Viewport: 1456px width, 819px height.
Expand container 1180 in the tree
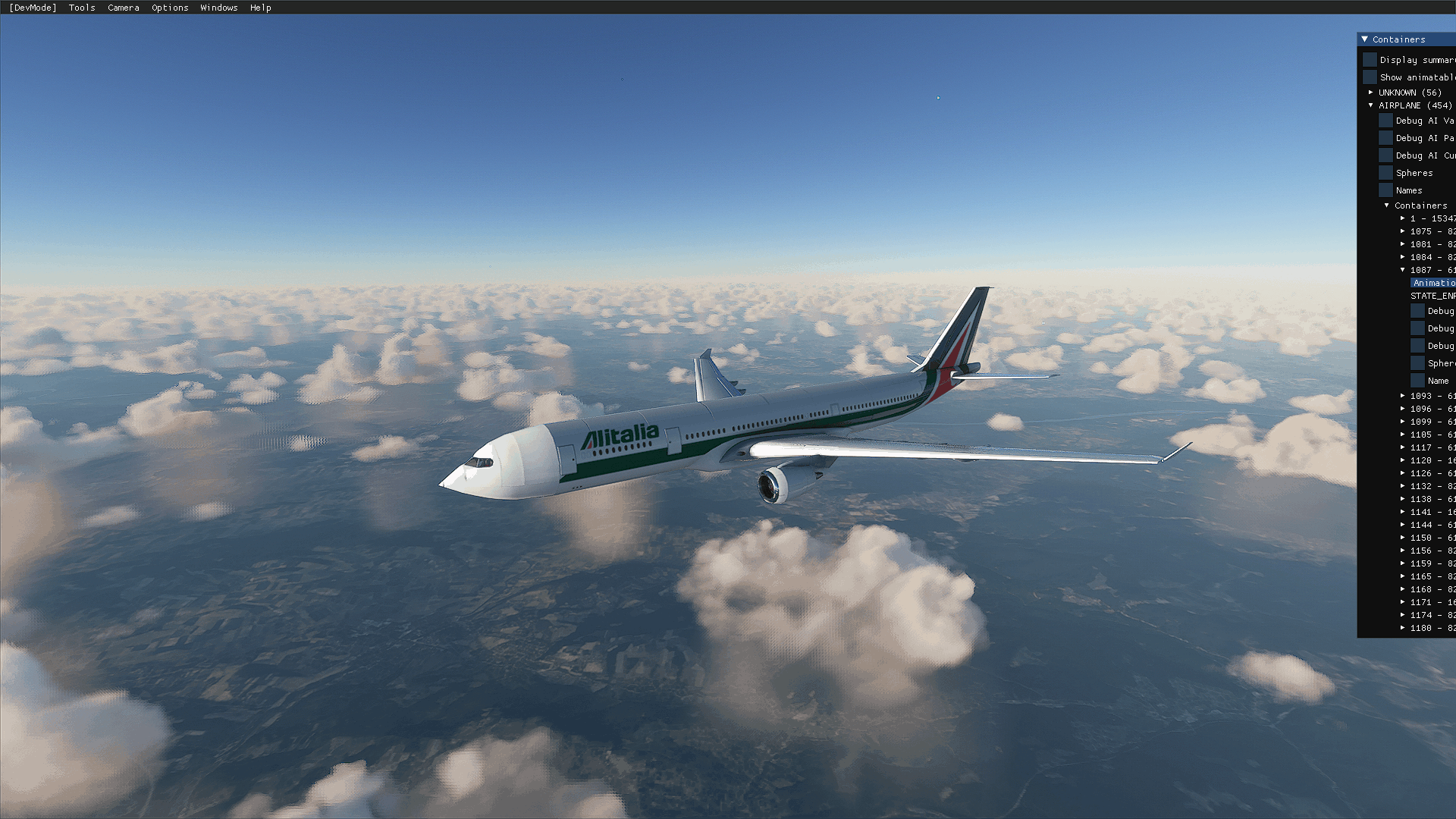click(1403, 628)
